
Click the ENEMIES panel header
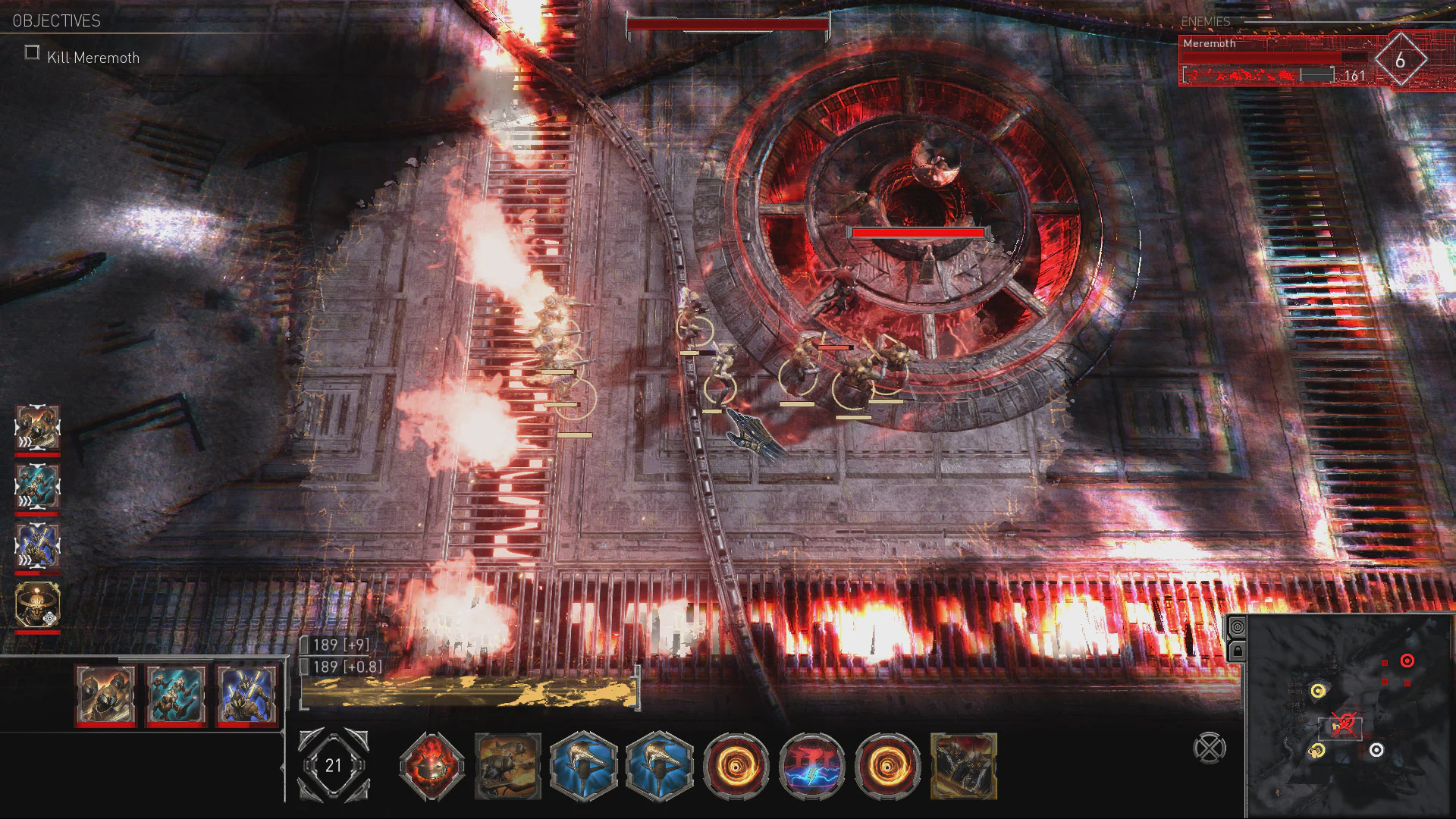click(1205, 22)
